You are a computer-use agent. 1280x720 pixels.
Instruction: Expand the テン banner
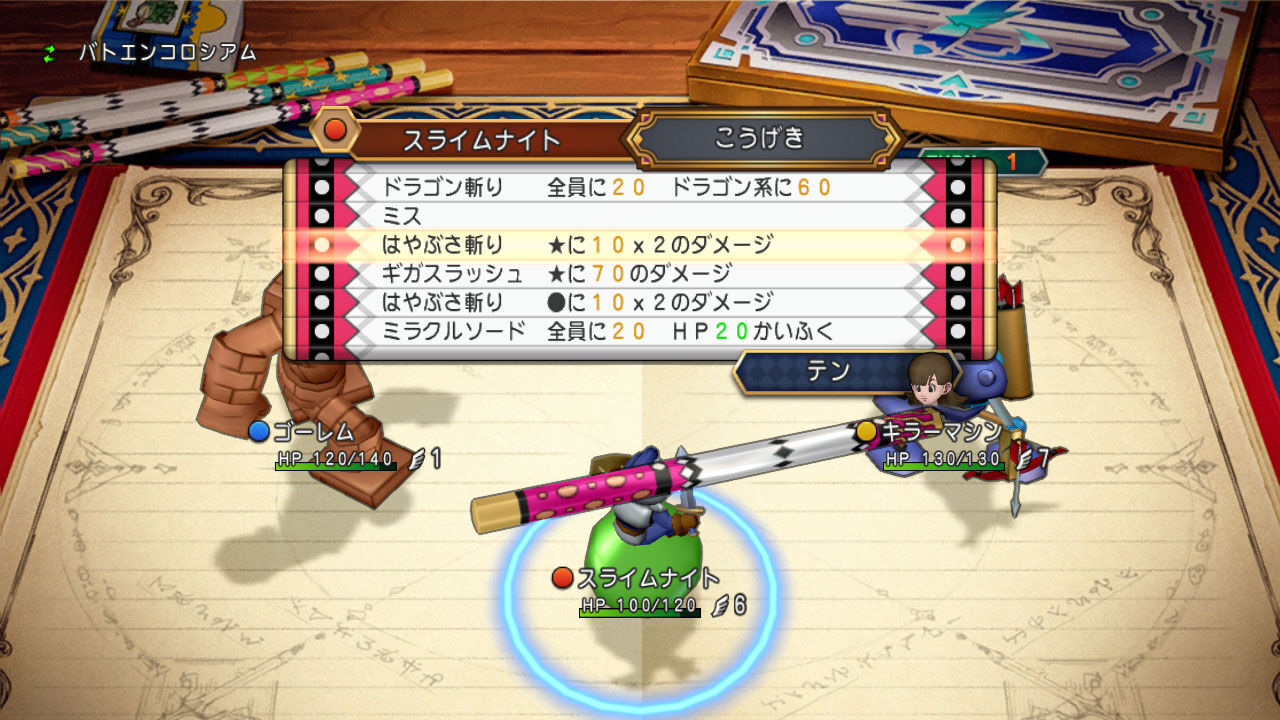click(830, 369)
